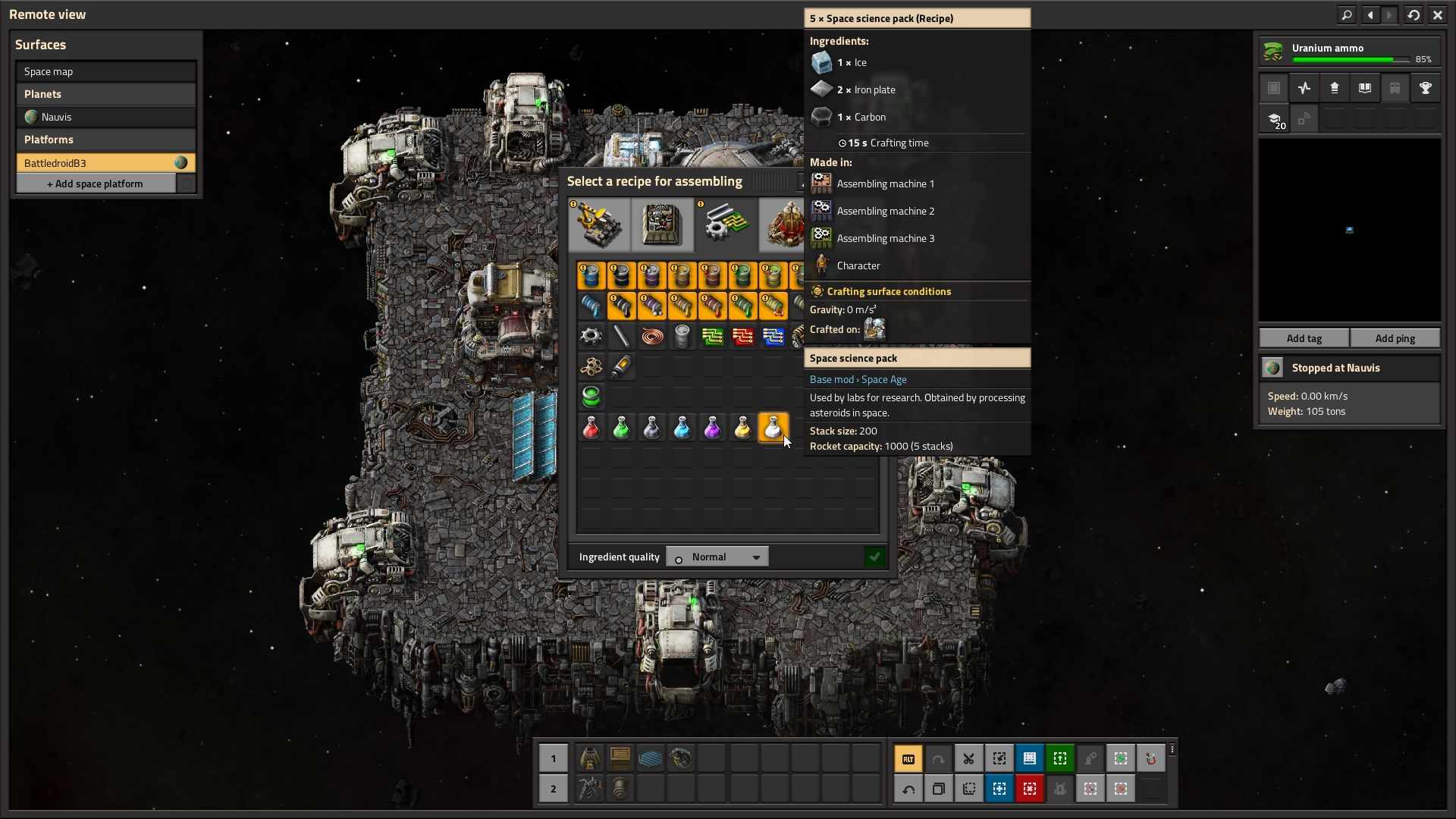Click the minimap view
The image size is (1456, 819).
1349,230
